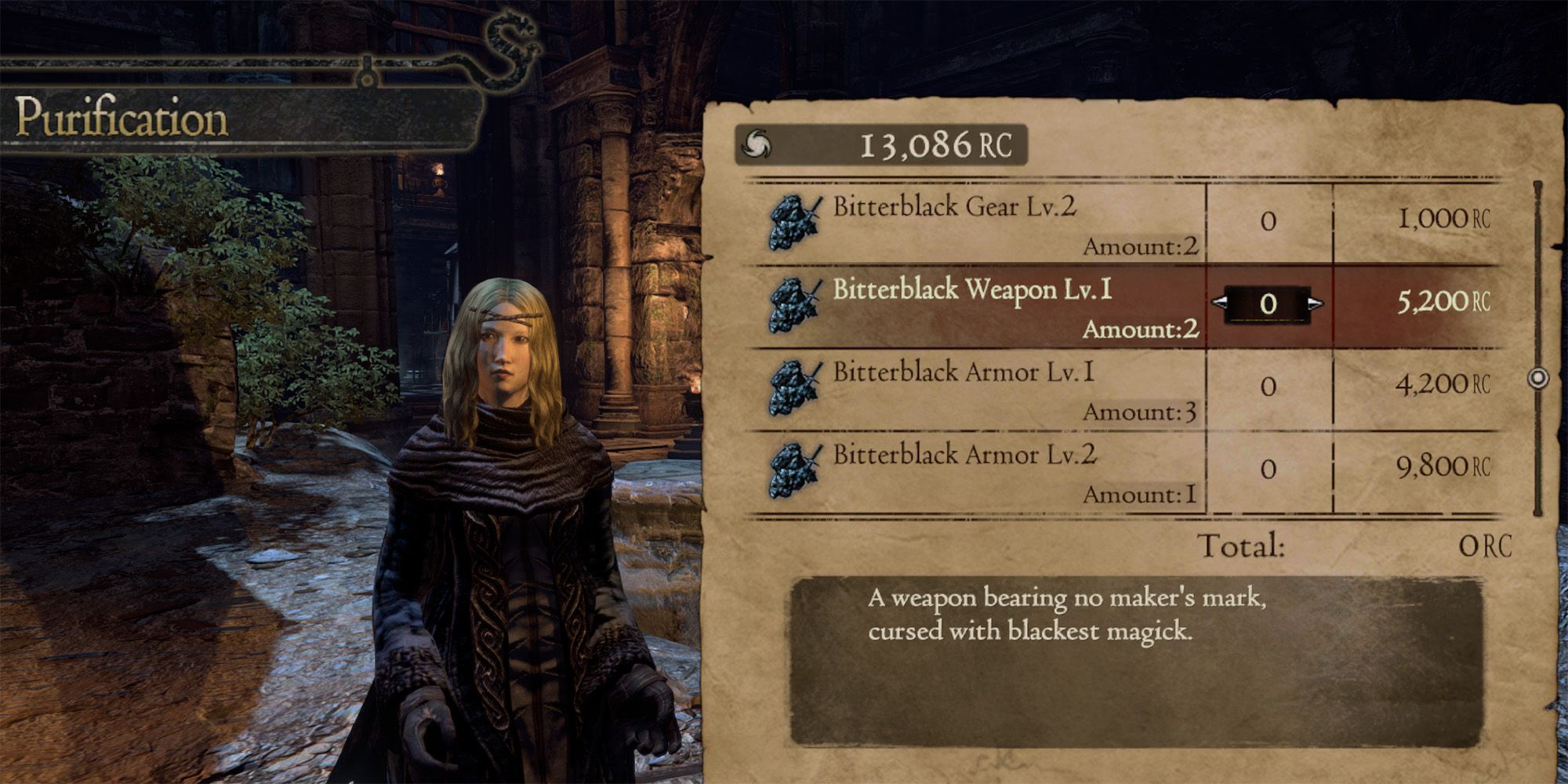Image resolution: width=1568 pixels, height=784 pixels.
Task: Click the RC currency swirl icon
Action: [x=755, y=143]
